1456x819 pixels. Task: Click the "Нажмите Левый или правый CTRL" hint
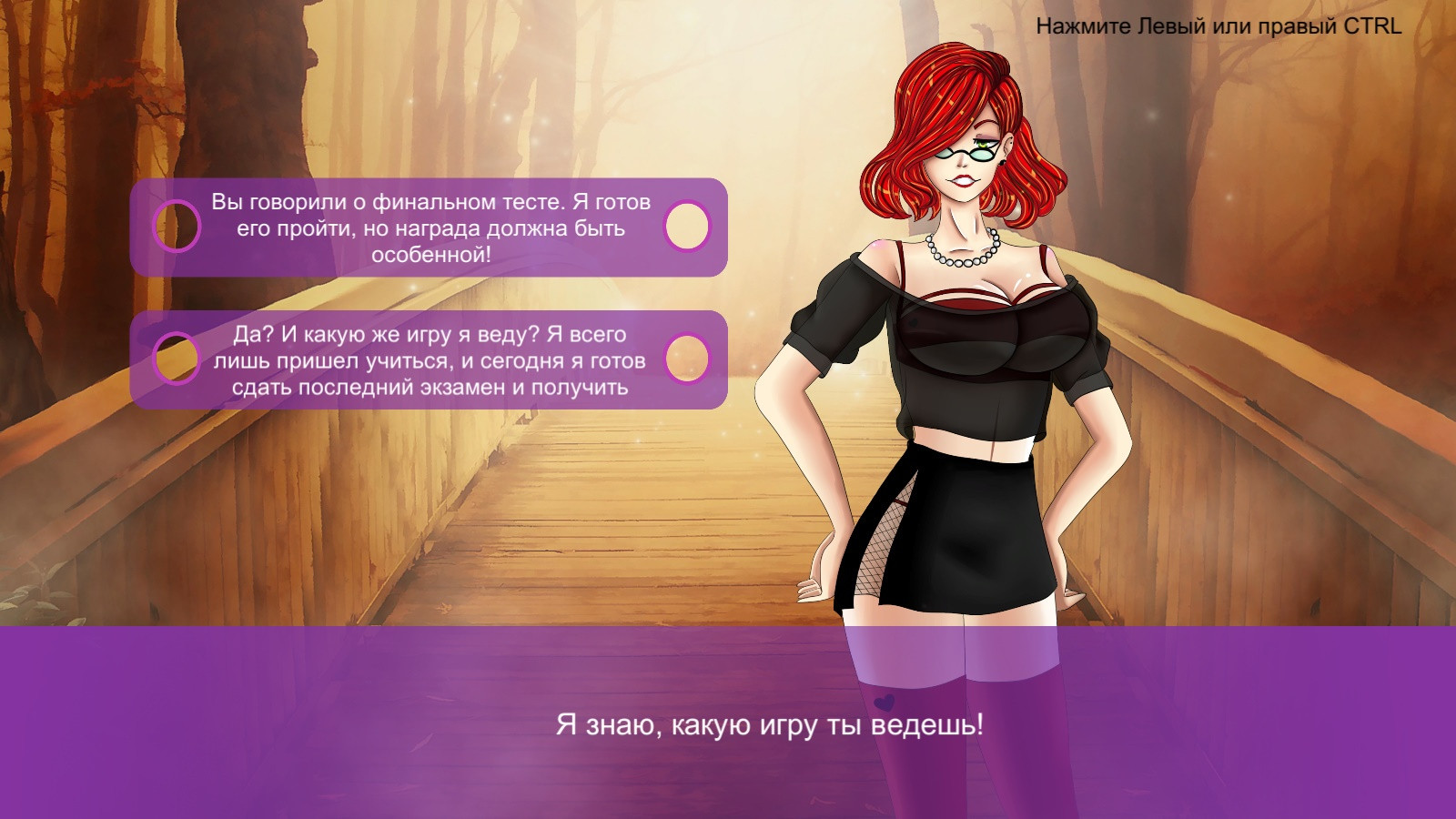pyautogui.click(x=1218, y=27)
